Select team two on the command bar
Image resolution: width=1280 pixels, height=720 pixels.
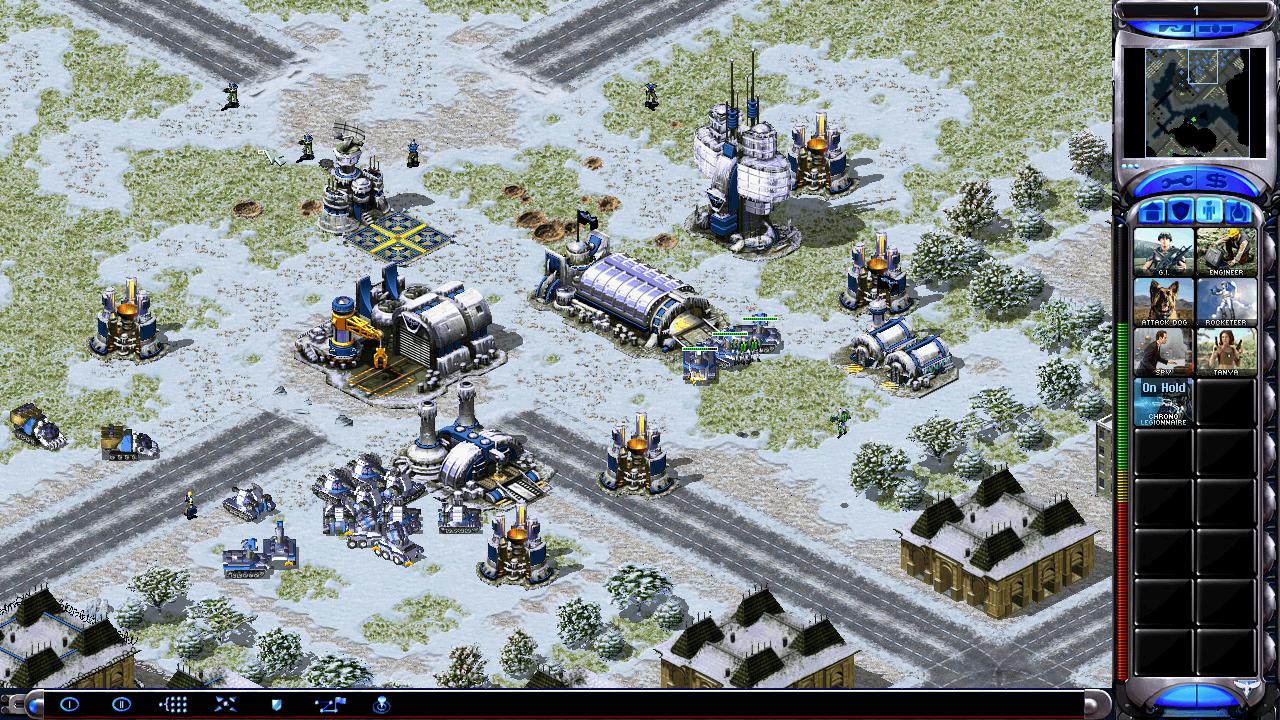click(x=121, y=704)
